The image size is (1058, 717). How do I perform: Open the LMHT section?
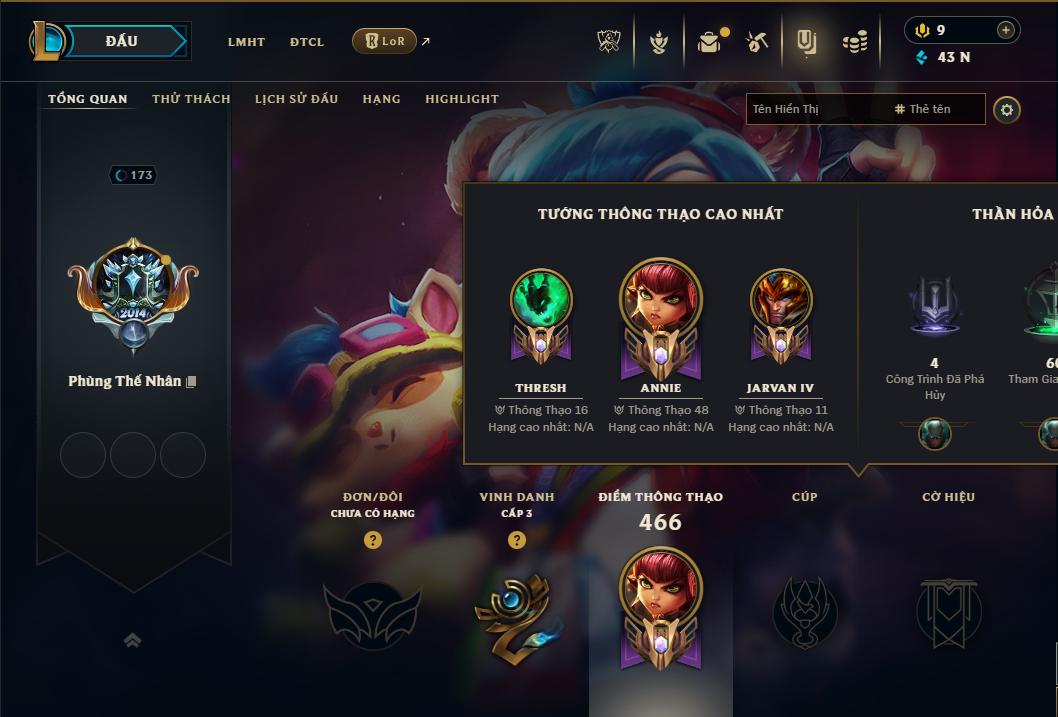pos(246,42)
